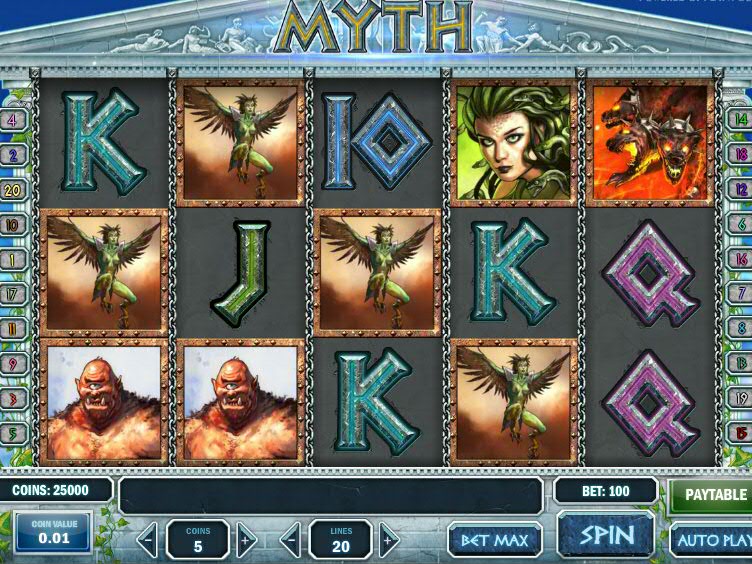
Task: Start Auto Play
Action: click(712, 540)
